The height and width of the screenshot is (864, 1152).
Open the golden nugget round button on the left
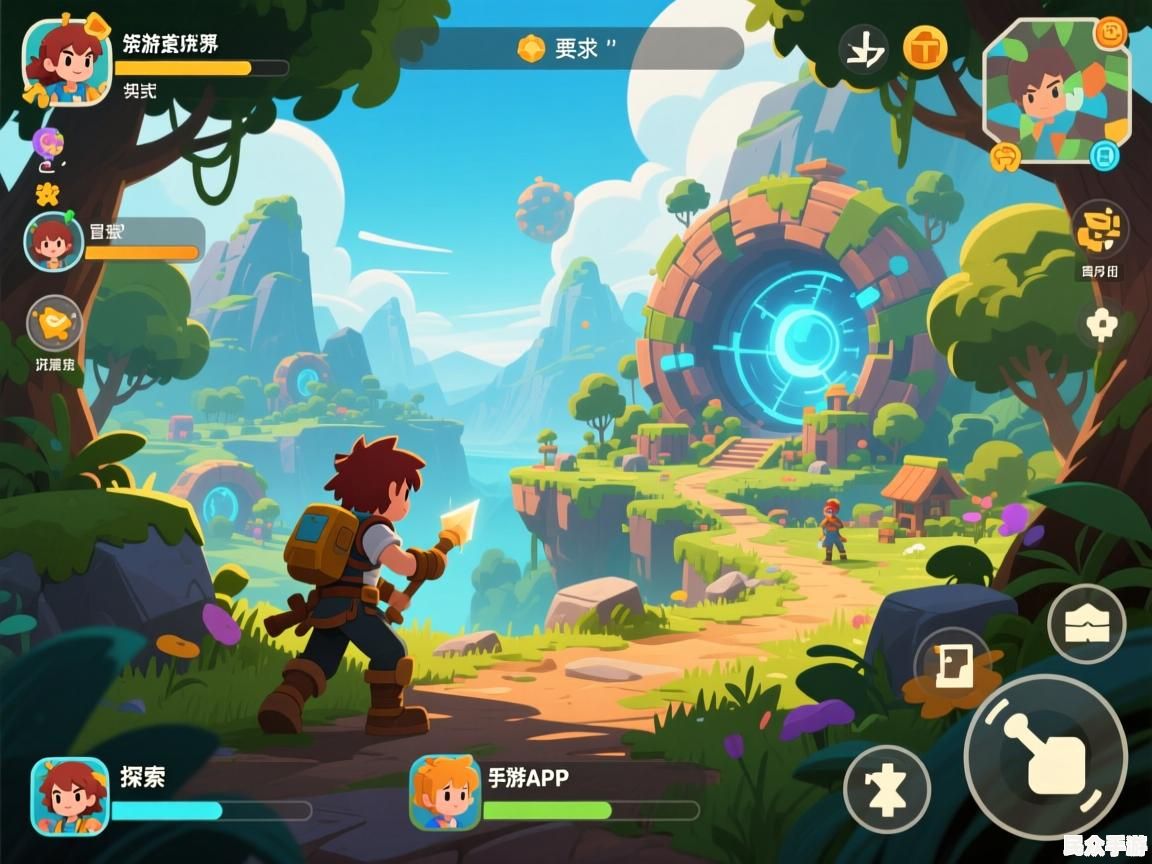[x=54, y=324]
